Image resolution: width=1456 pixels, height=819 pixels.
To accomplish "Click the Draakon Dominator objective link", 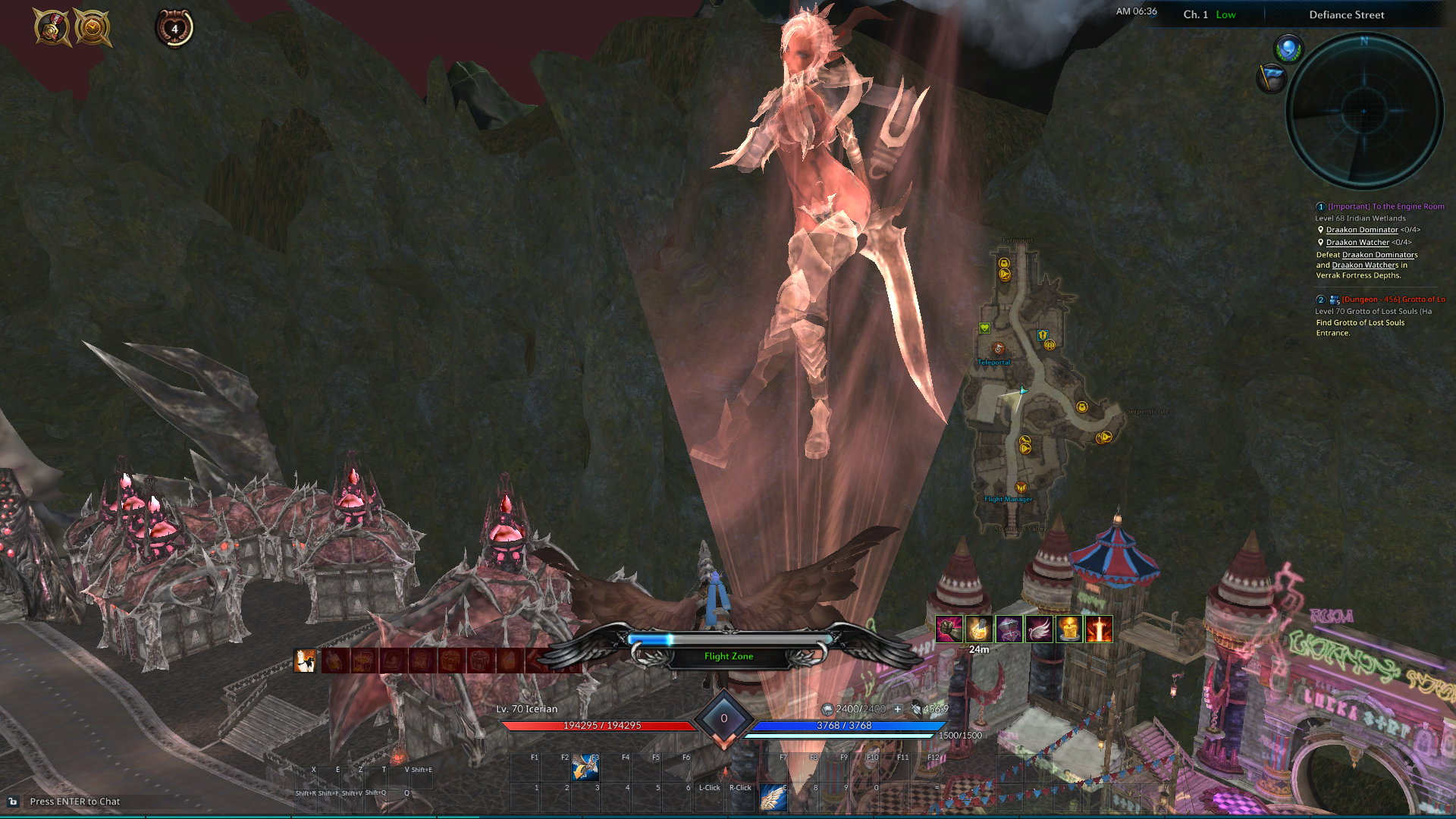I will [x=1361, y=230].
